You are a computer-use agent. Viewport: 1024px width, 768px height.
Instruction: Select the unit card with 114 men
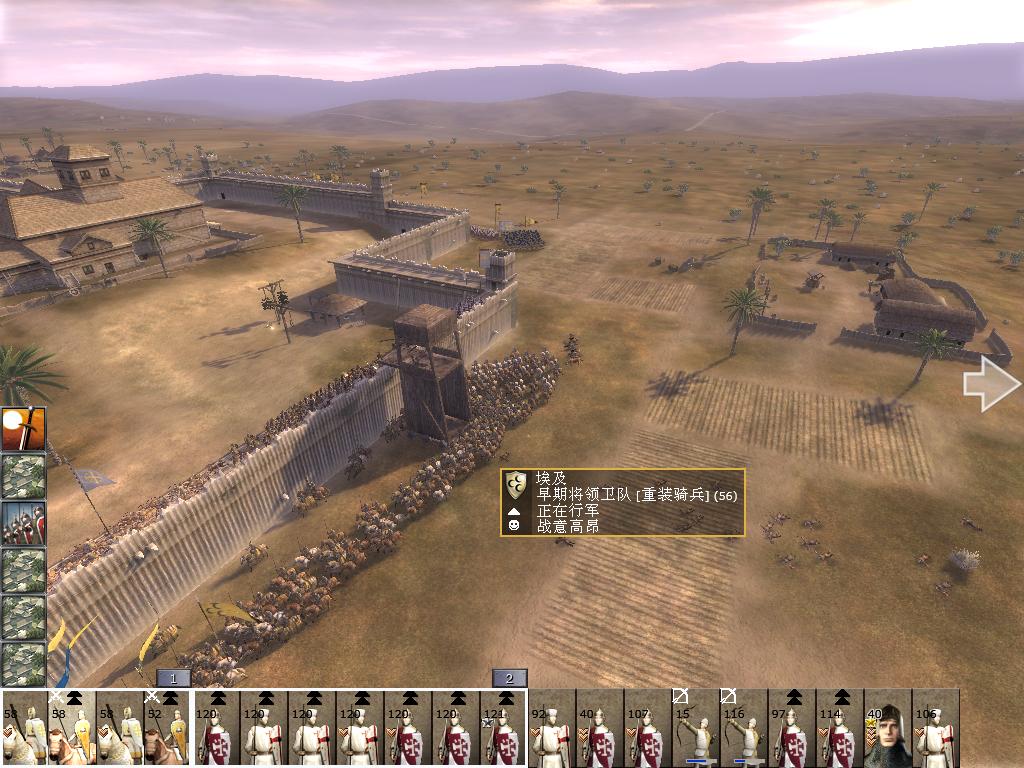click(x=840, y=727)
